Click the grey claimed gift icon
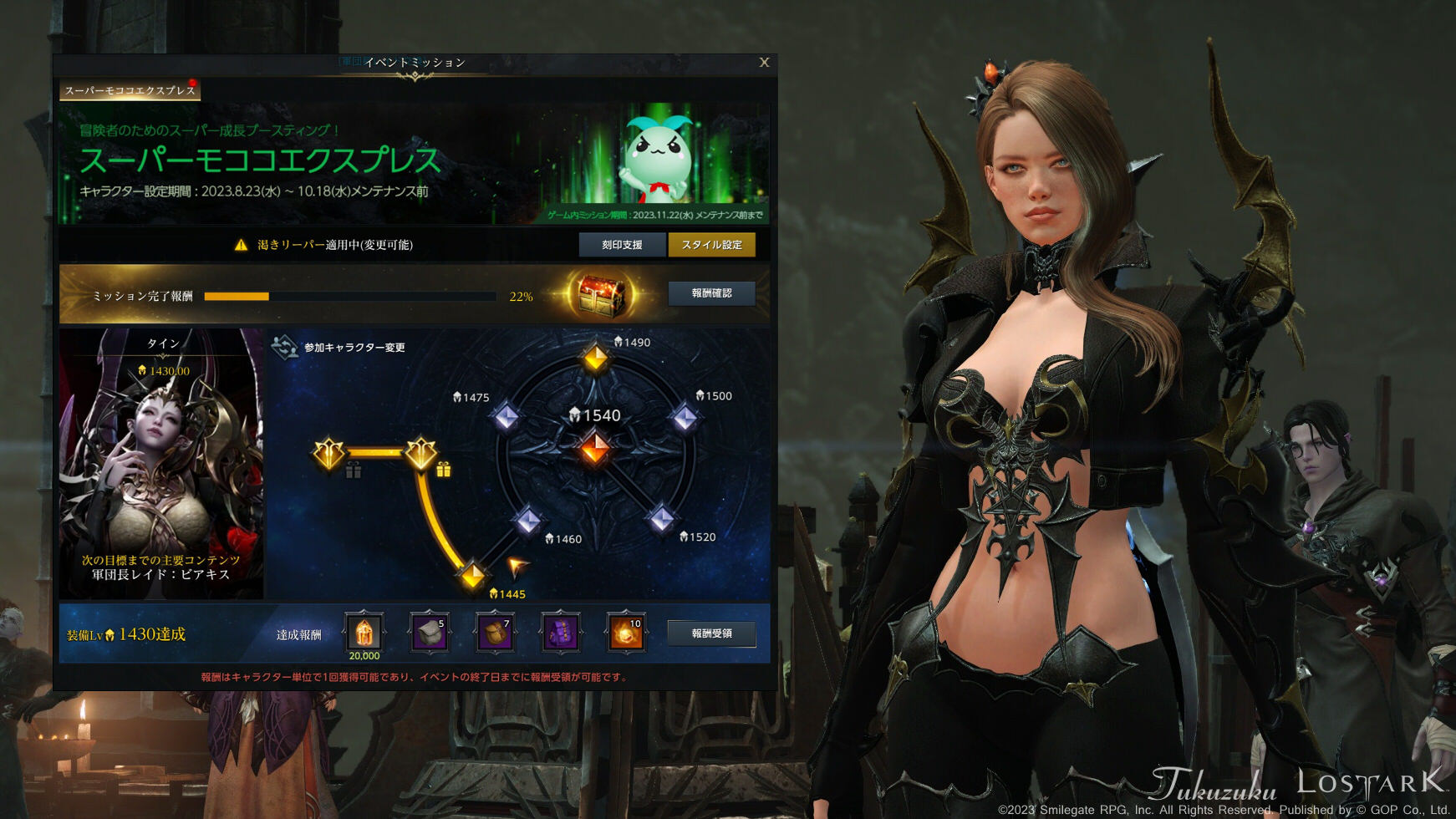Viewport: 1456px width, 819px height. coord(354,471)
